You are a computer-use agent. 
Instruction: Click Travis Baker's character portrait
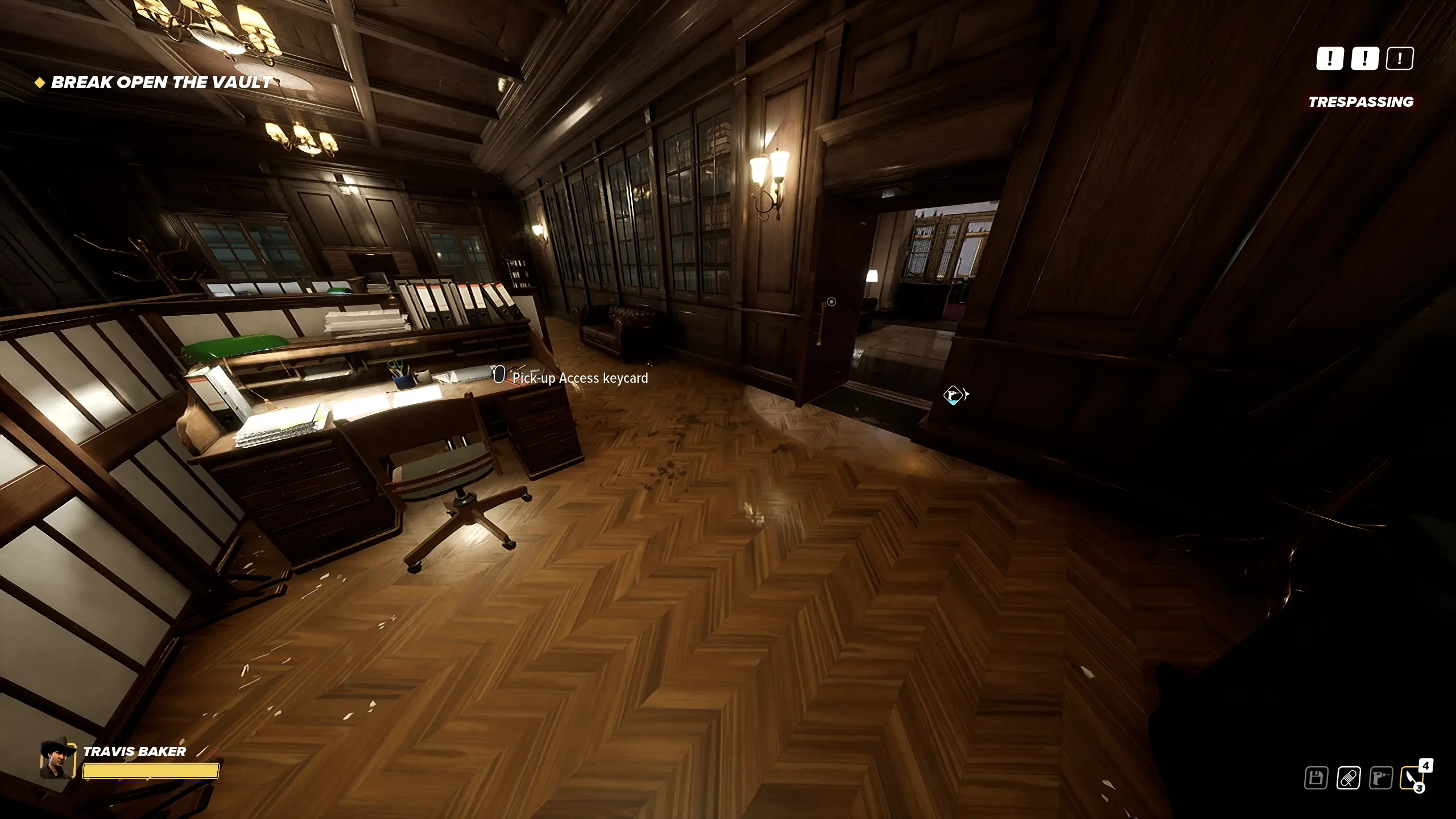57,759
